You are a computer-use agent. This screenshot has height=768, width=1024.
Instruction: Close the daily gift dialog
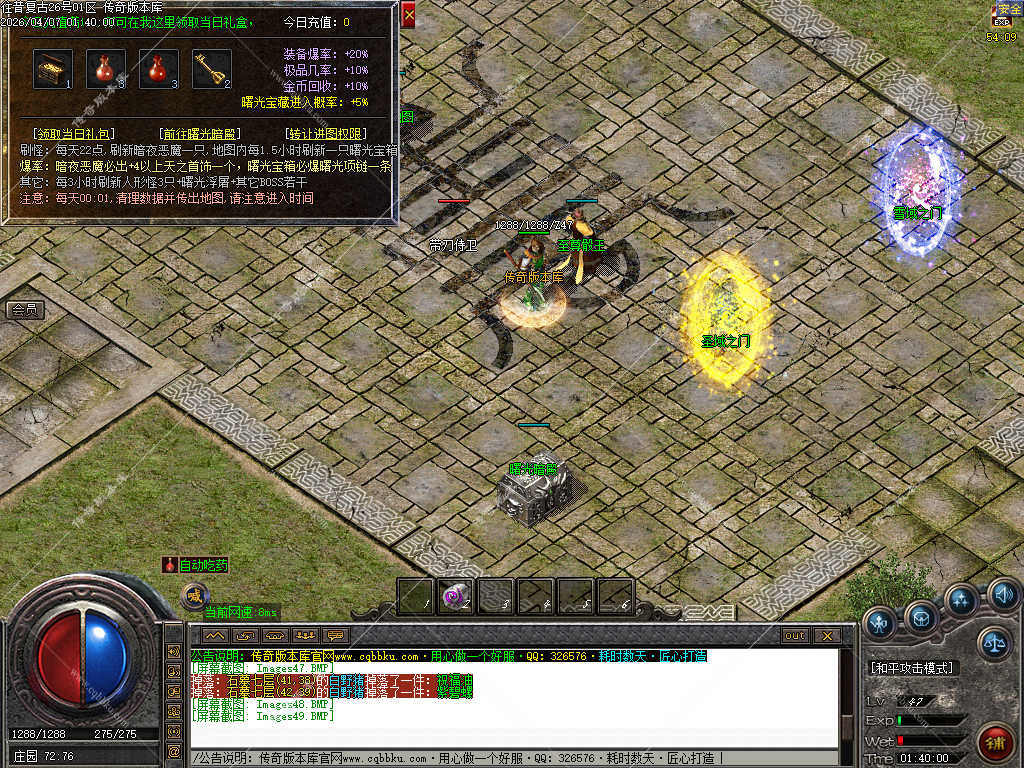click(x=408, y=15)
